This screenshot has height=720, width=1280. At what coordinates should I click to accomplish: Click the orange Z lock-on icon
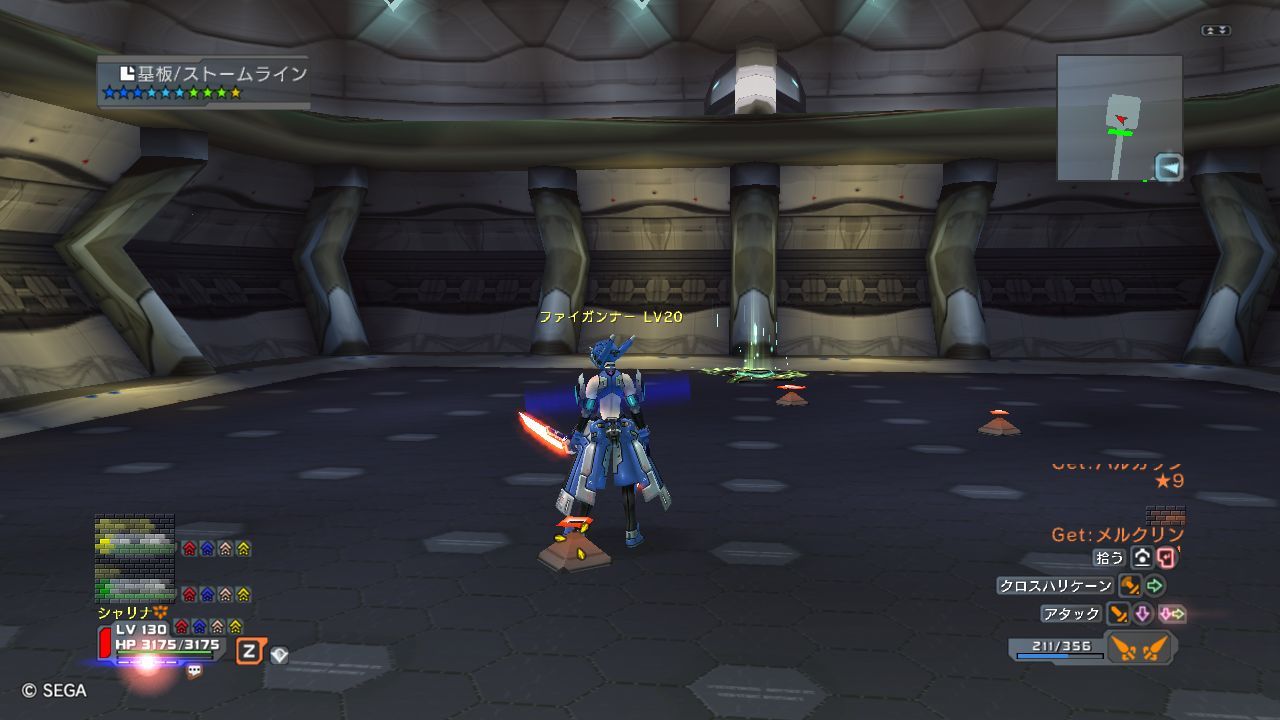(x=249, y=652)
